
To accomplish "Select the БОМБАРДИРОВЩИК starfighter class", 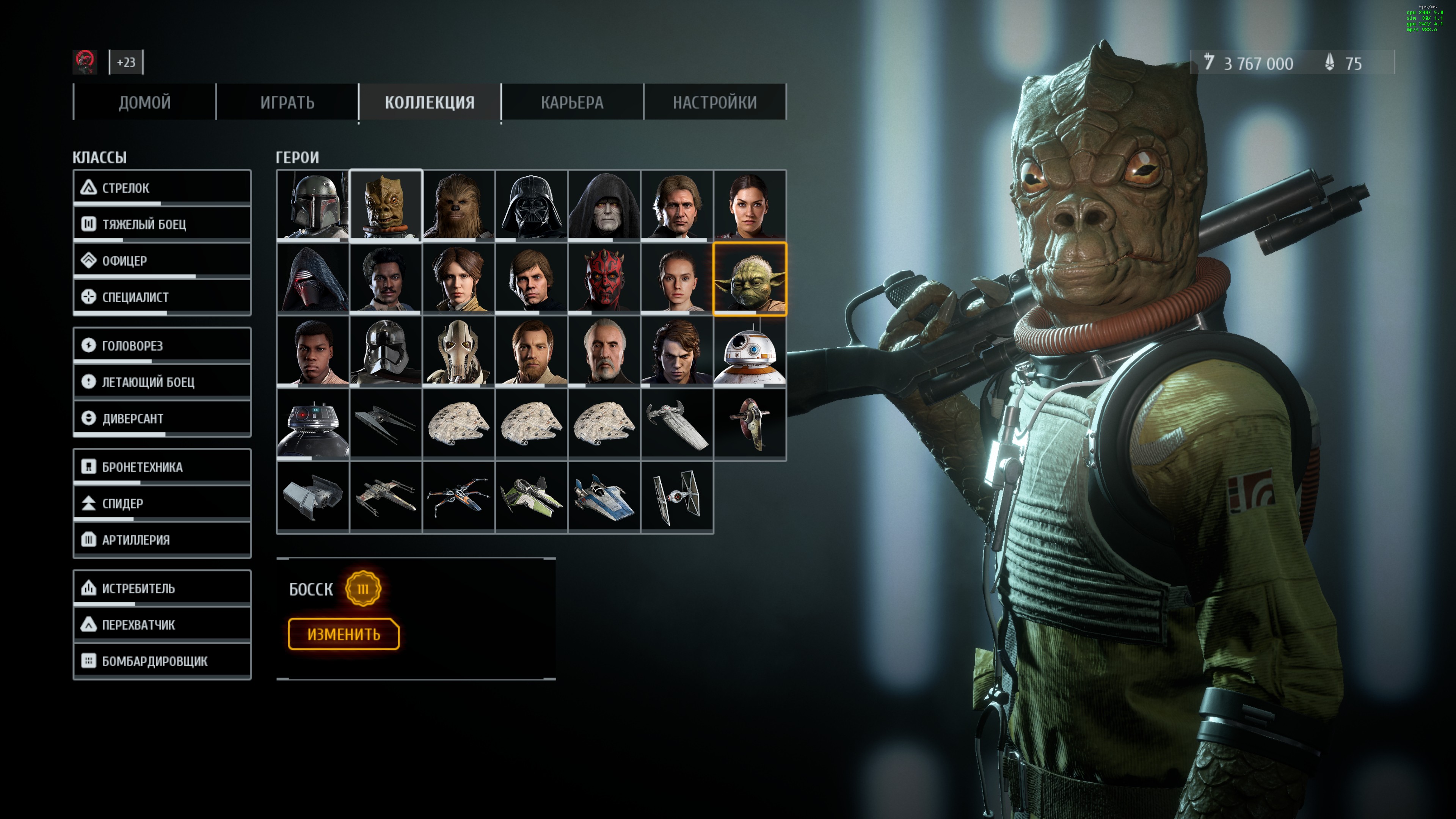I will tap(162, 661).
